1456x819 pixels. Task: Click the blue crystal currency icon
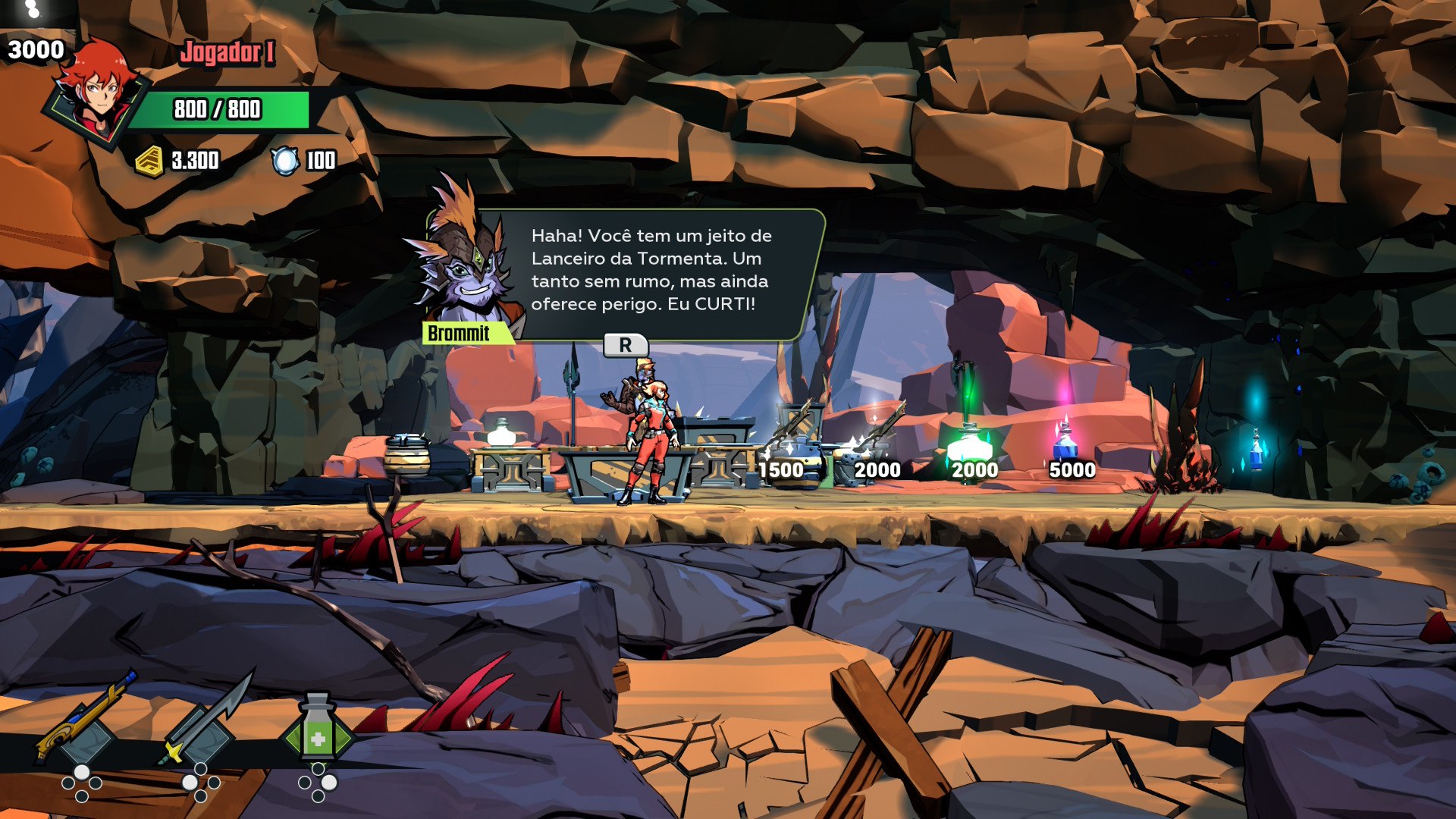click(x=285, y=161)
